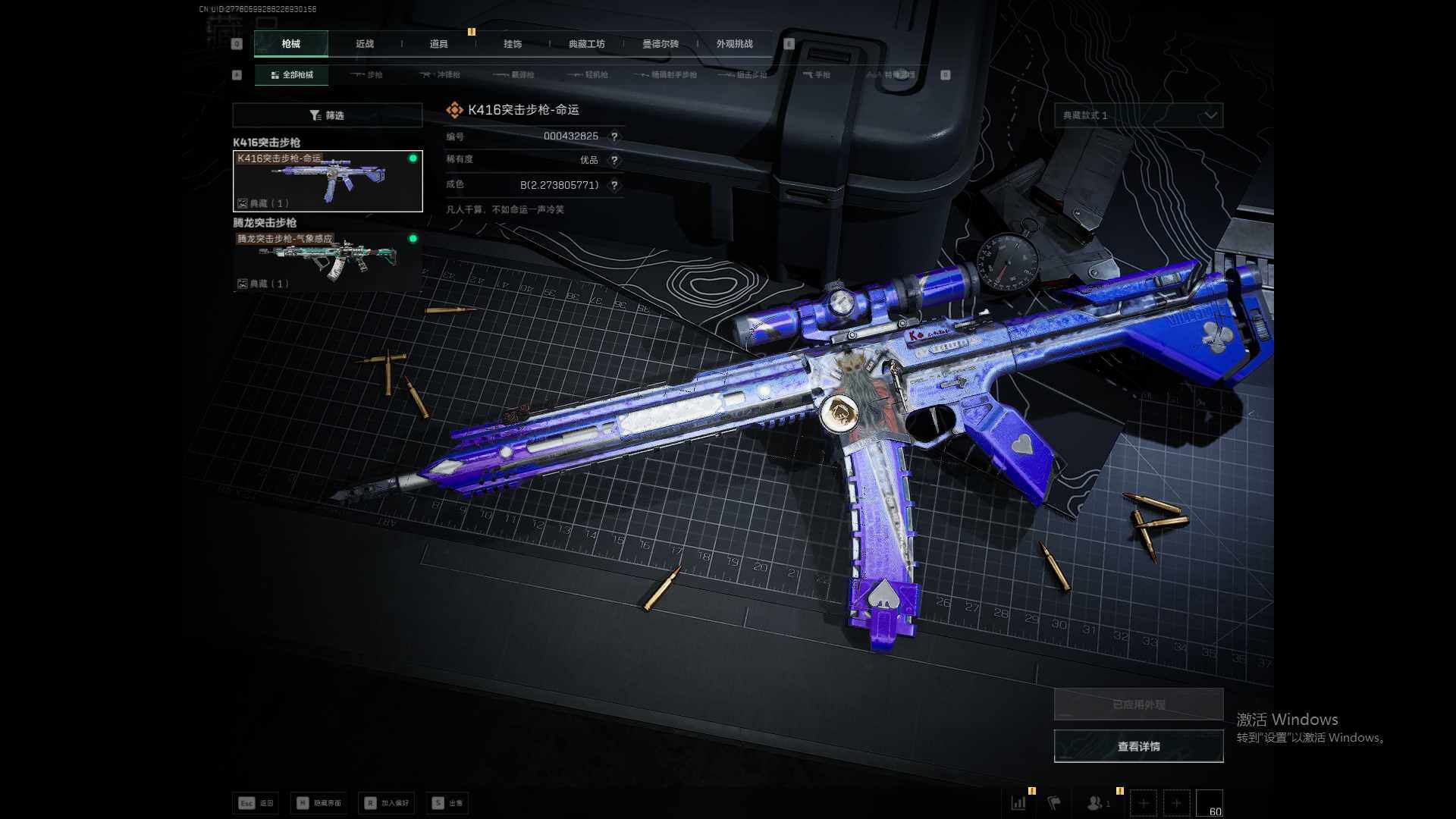Click 查看详情 to view details
Screen dimensions: 1456x819
pyautogui.click(x=1138, y=746)
